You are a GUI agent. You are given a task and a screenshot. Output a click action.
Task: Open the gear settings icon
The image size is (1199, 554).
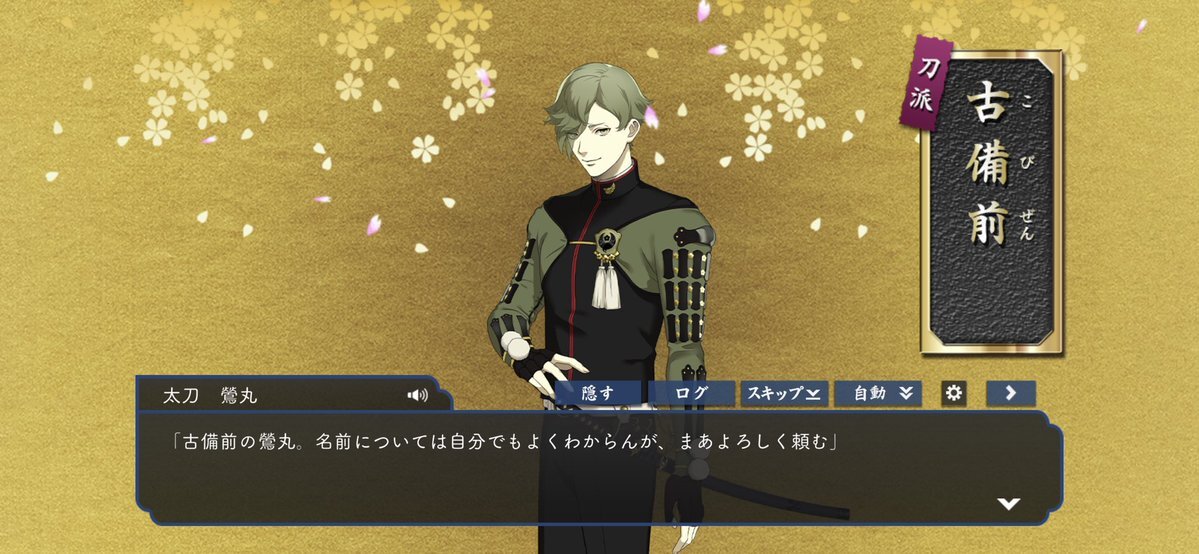pos(954,393)
